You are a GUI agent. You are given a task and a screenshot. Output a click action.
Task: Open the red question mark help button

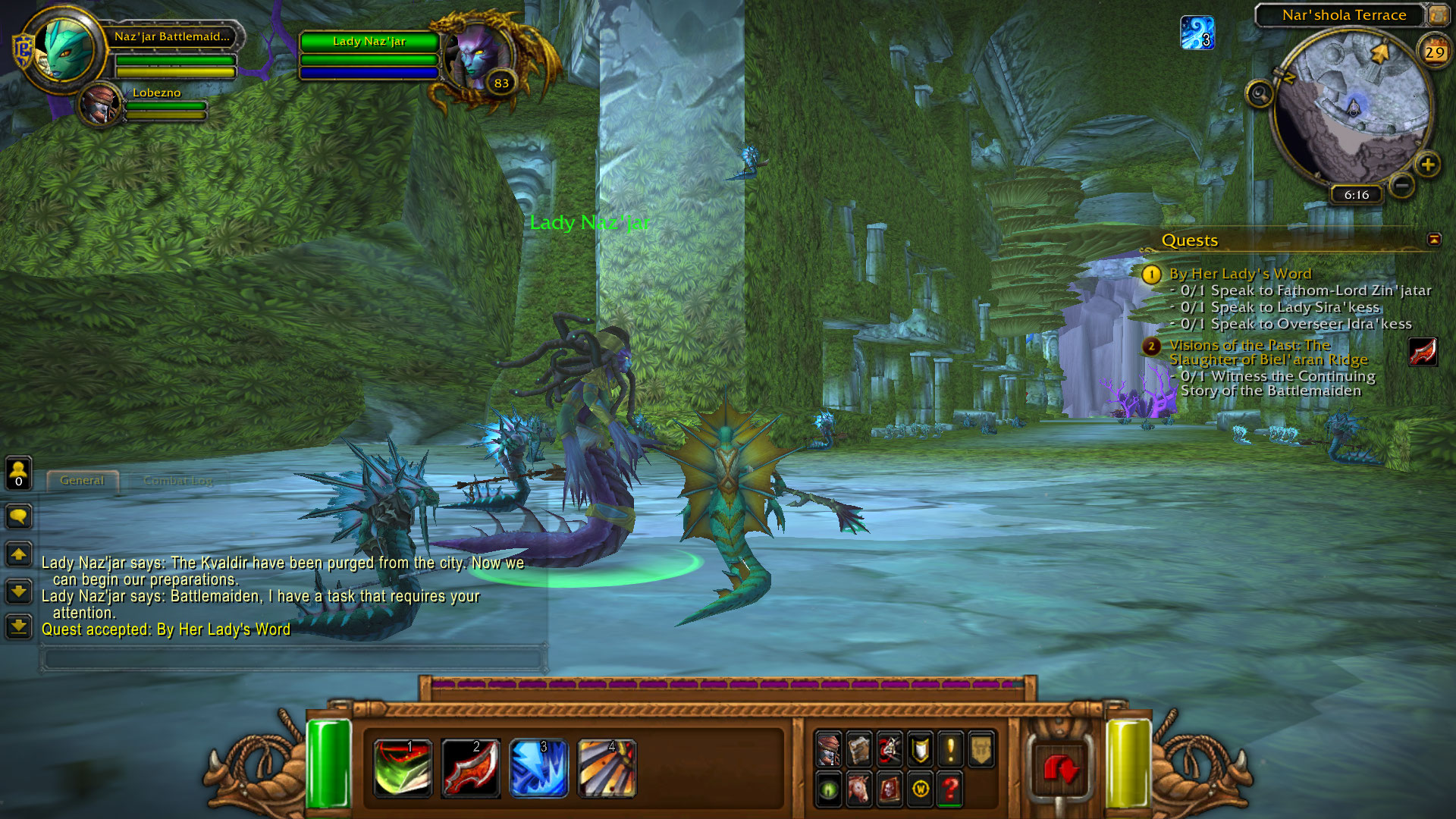click(950, 789)
